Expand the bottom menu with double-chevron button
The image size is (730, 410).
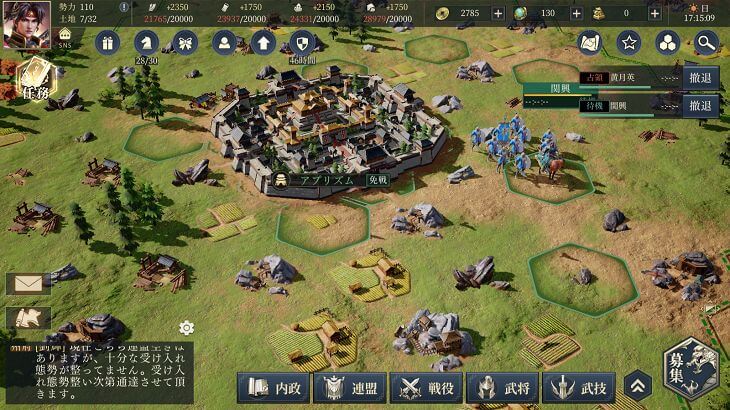point(637,386)
